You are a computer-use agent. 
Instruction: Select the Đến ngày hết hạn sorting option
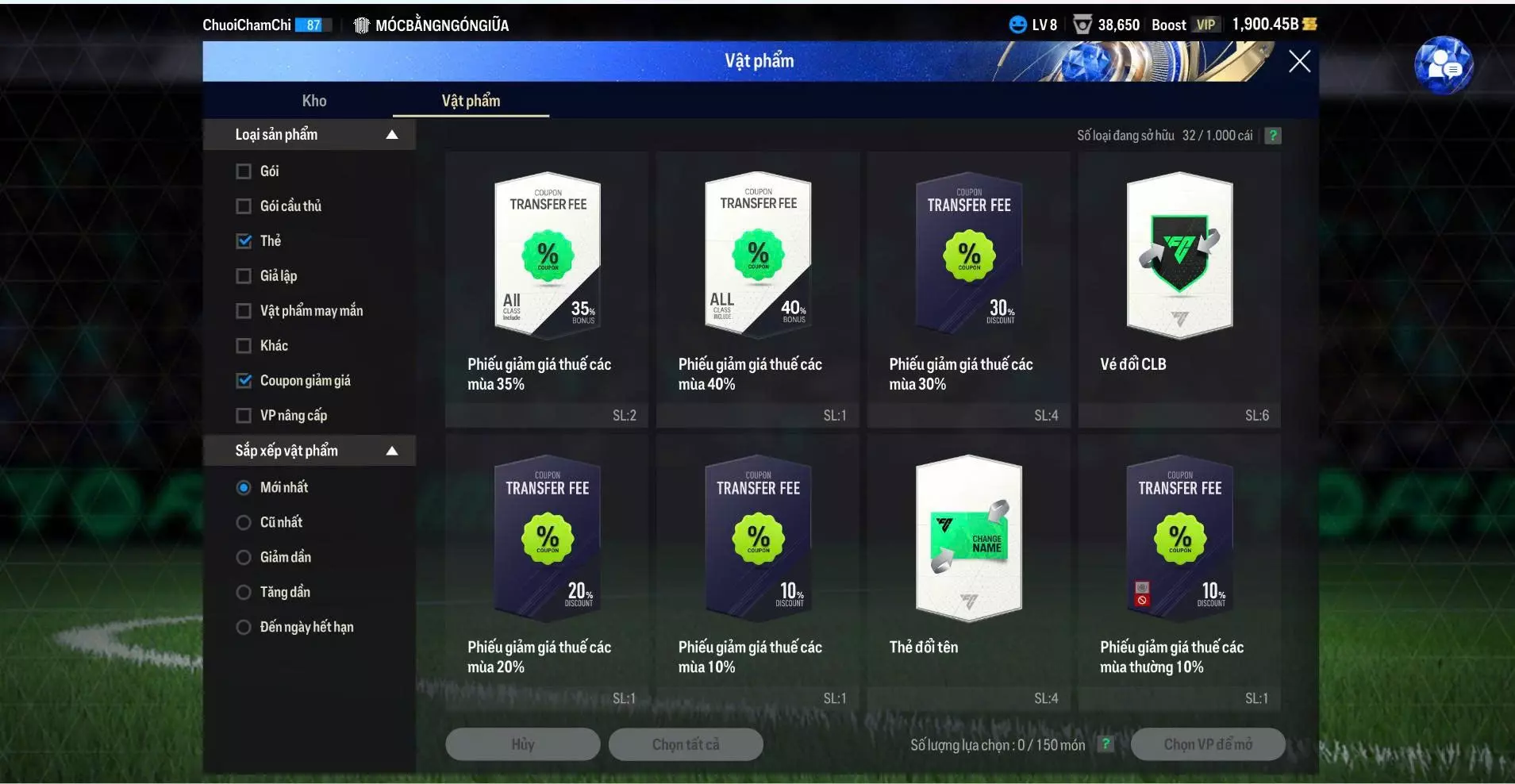tap(242, 626)
